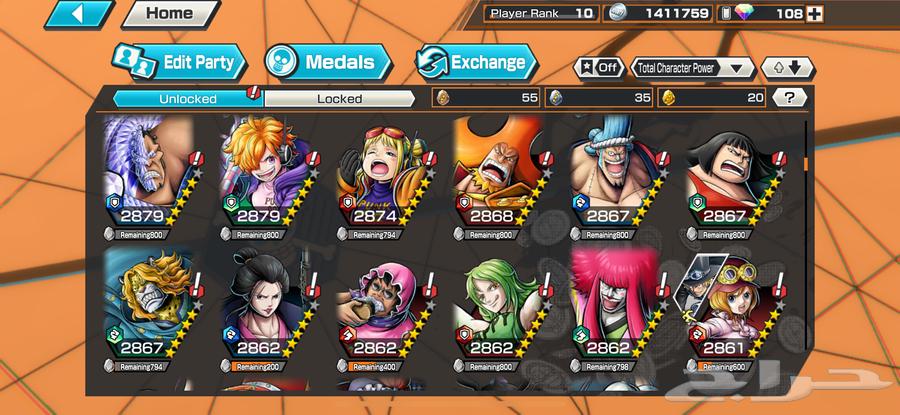Return to the Home screen

169,14
